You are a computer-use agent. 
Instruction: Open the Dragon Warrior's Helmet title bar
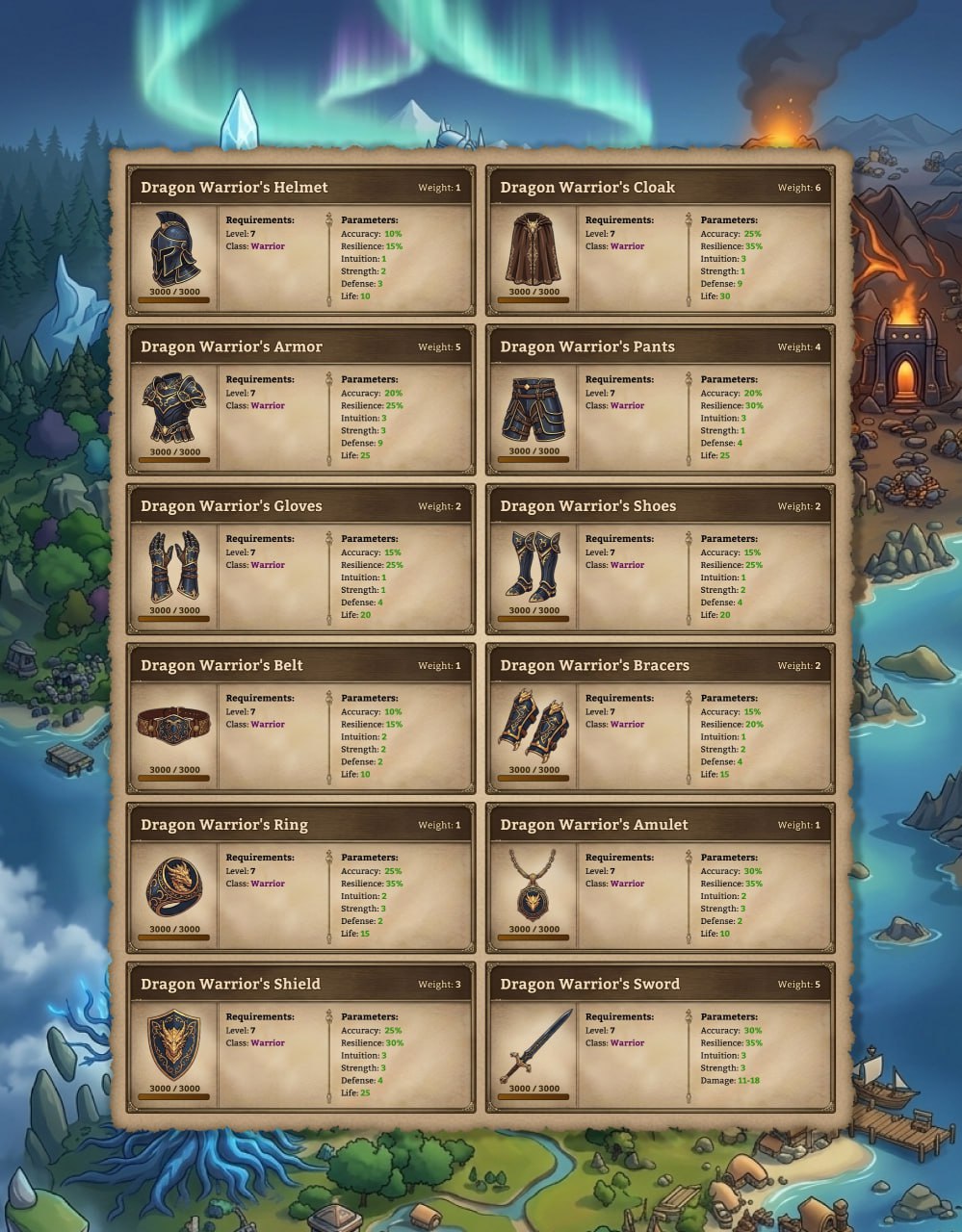coord(300,188)
